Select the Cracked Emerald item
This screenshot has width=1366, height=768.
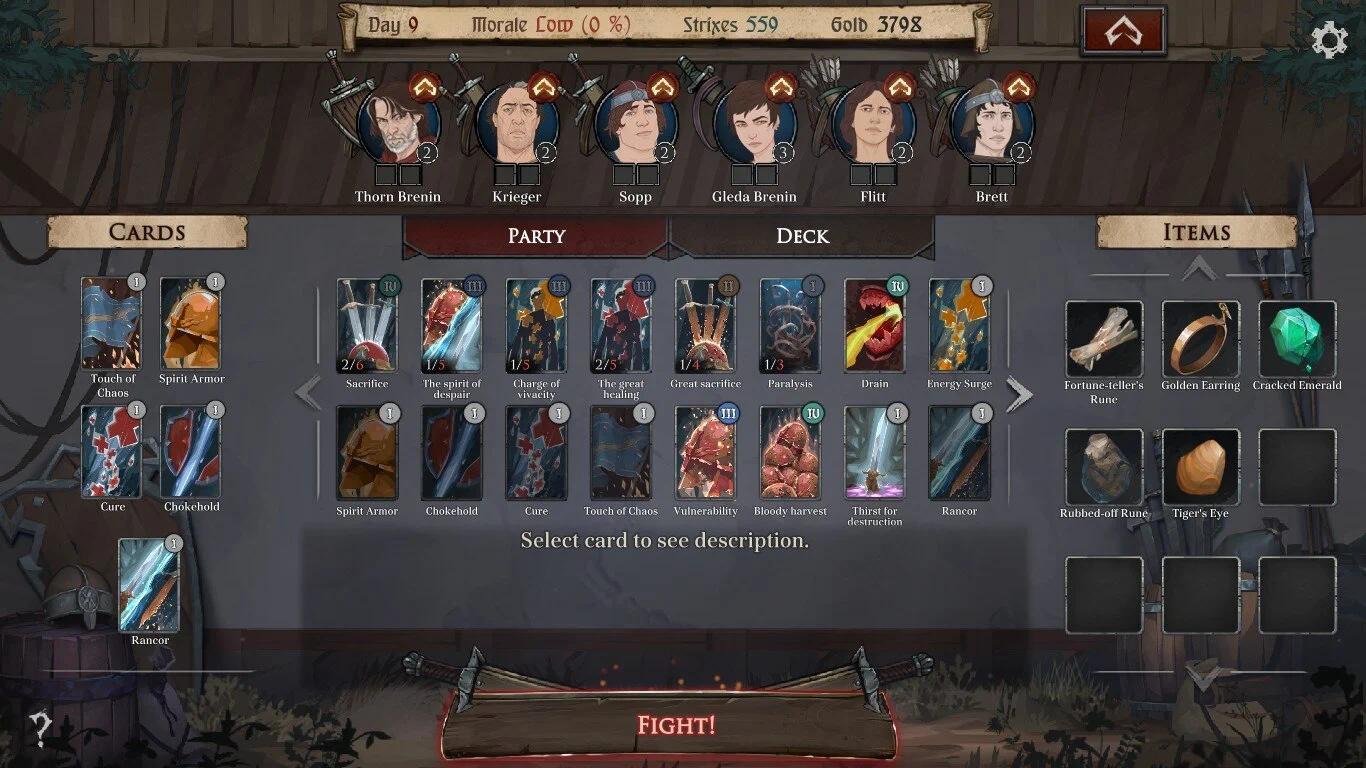click(1297, 340)
